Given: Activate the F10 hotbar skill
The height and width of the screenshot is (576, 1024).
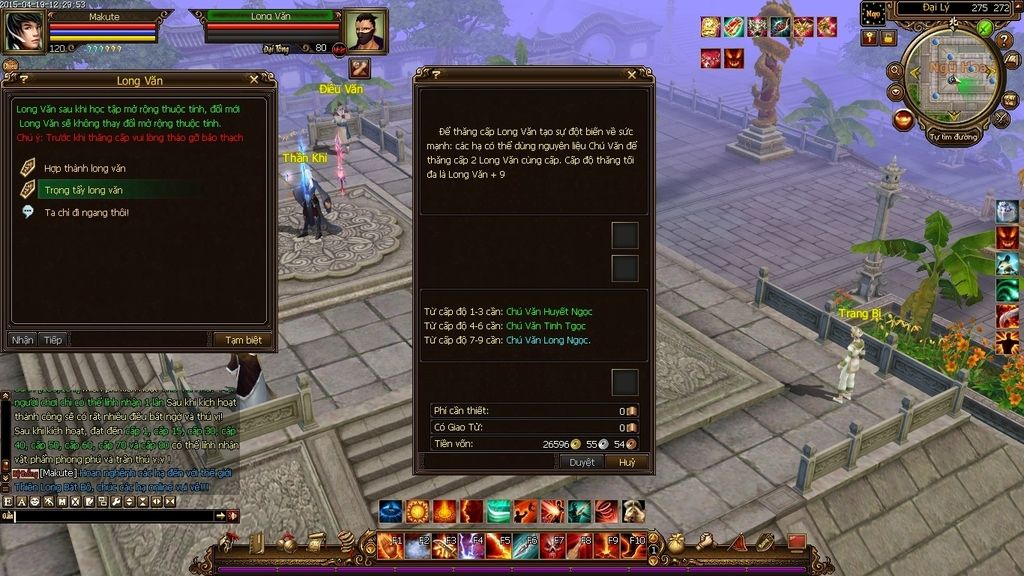Looking at the screenshot, I should (x=635, y=546).
